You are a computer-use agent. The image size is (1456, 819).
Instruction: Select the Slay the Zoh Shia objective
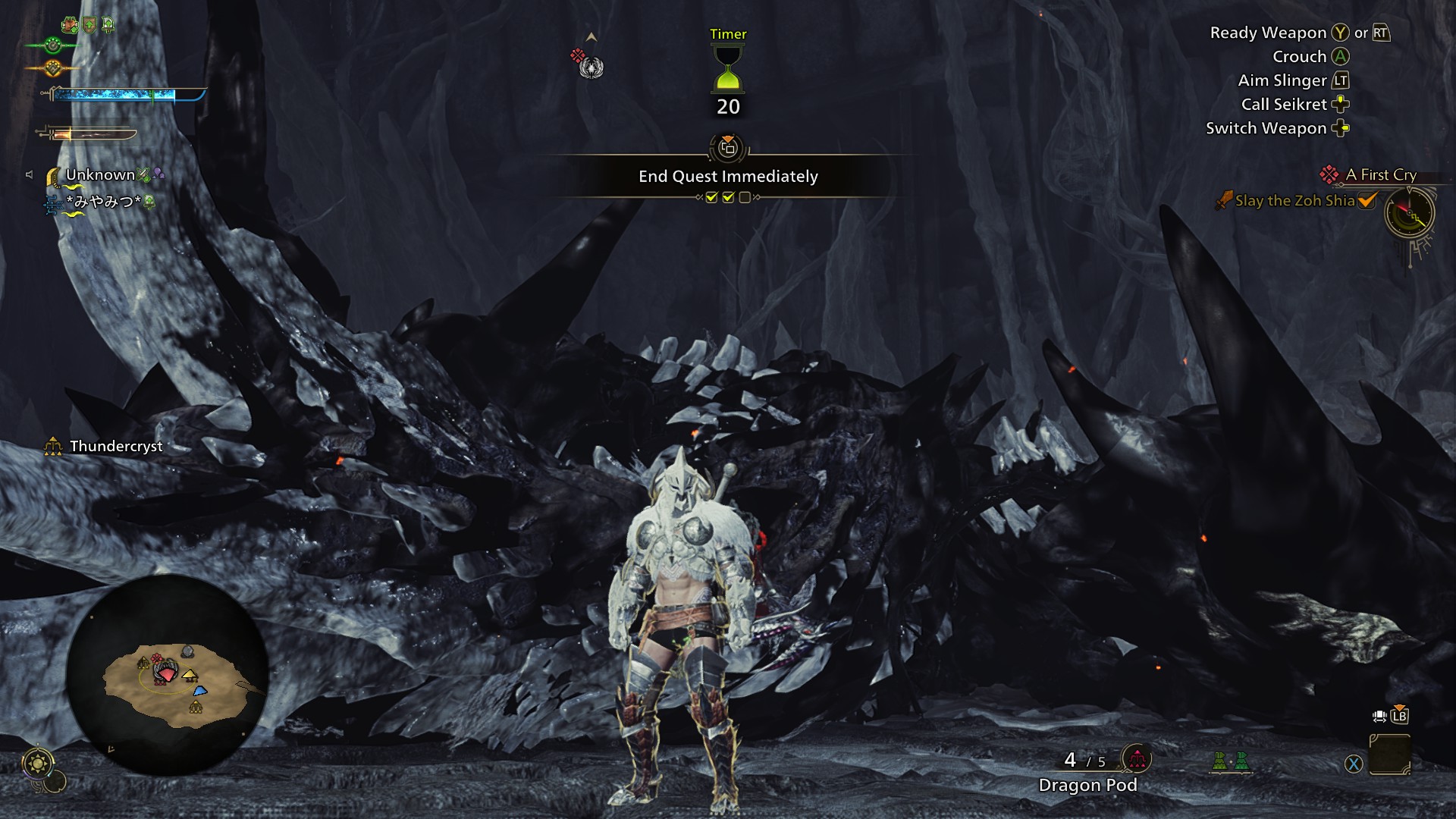click(x=1294, y=201)
